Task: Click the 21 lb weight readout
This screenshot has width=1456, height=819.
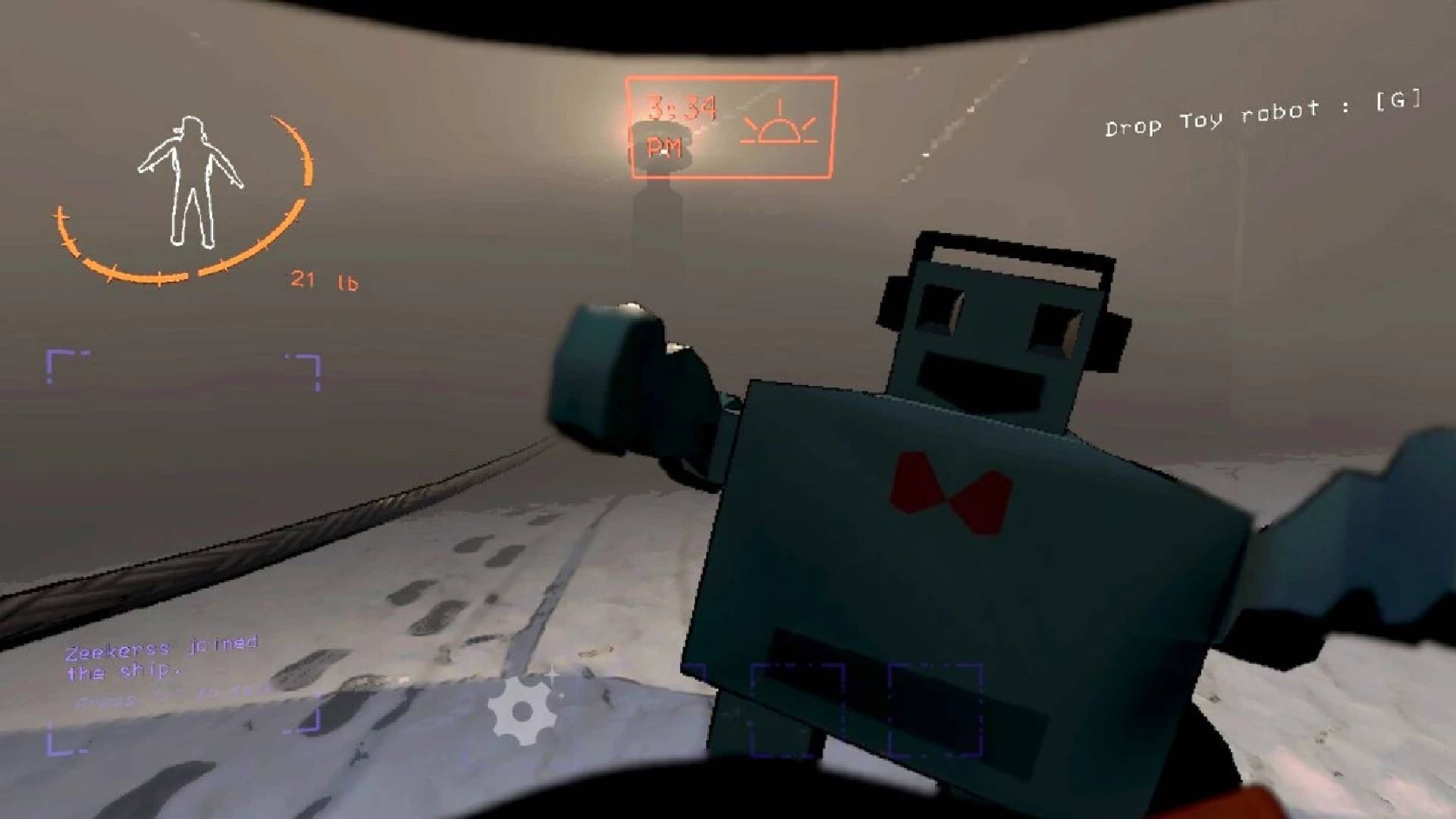Action: (326, 281)
